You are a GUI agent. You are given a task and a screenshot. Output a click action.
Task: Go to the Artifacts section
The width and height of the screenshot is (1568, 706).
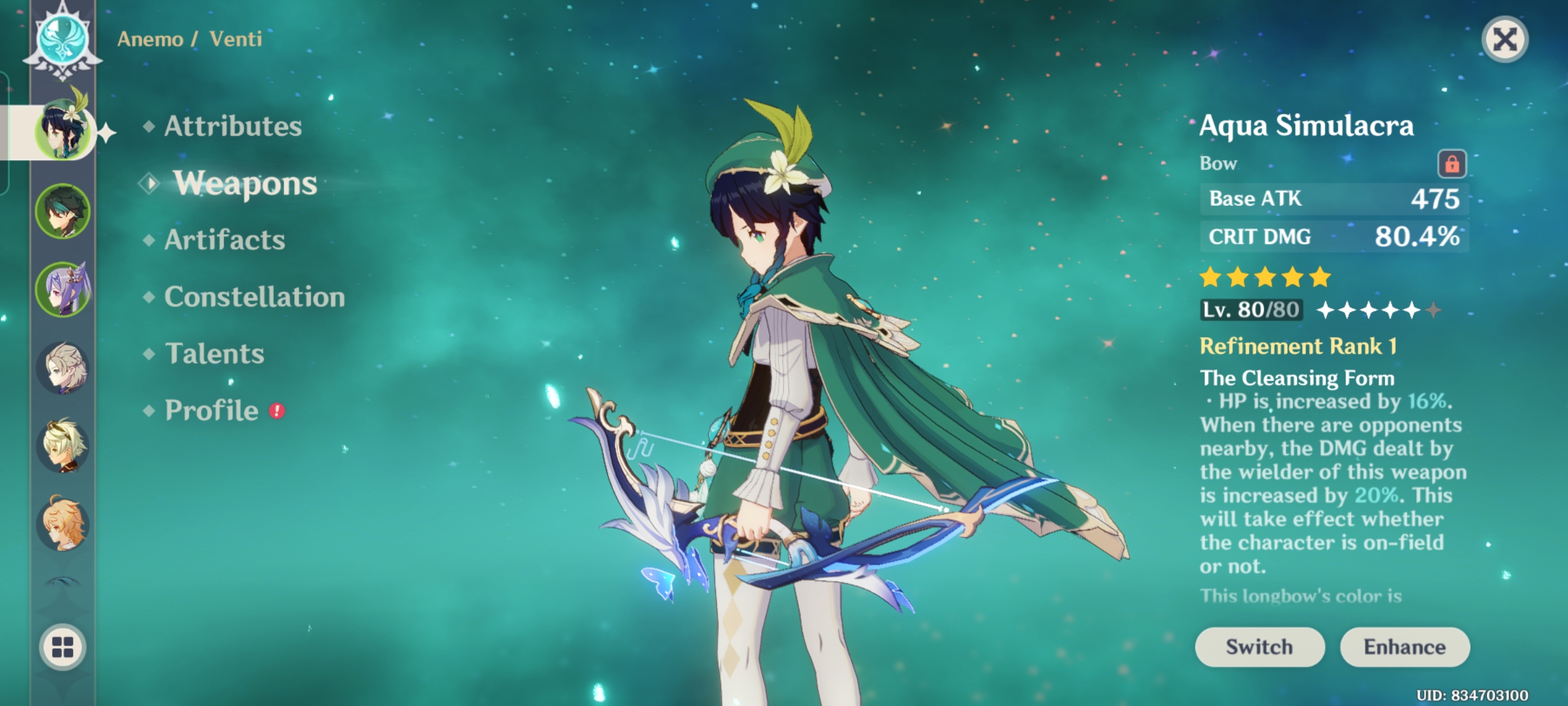226,241
